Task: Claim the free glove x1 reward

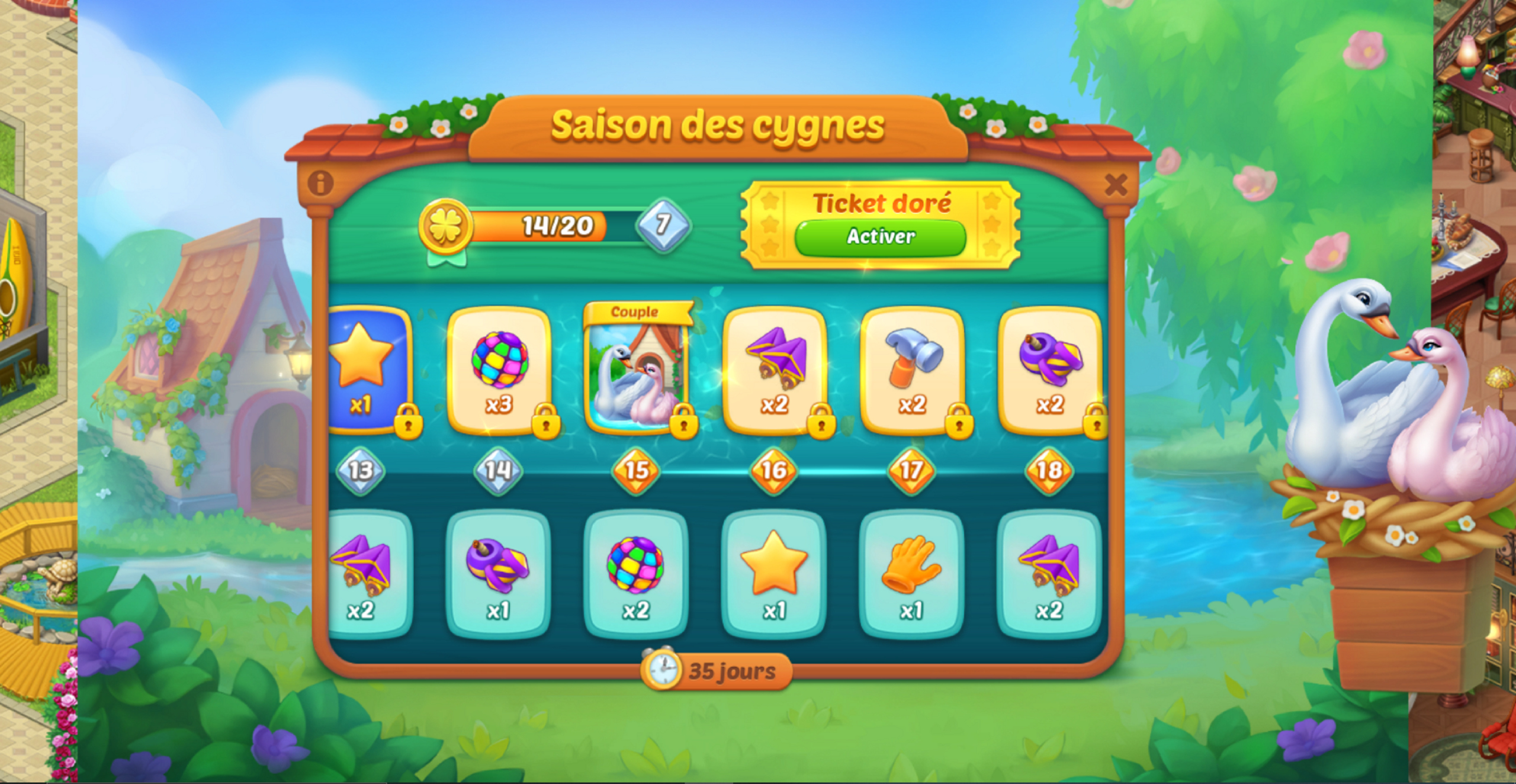Action: (911, 574)
